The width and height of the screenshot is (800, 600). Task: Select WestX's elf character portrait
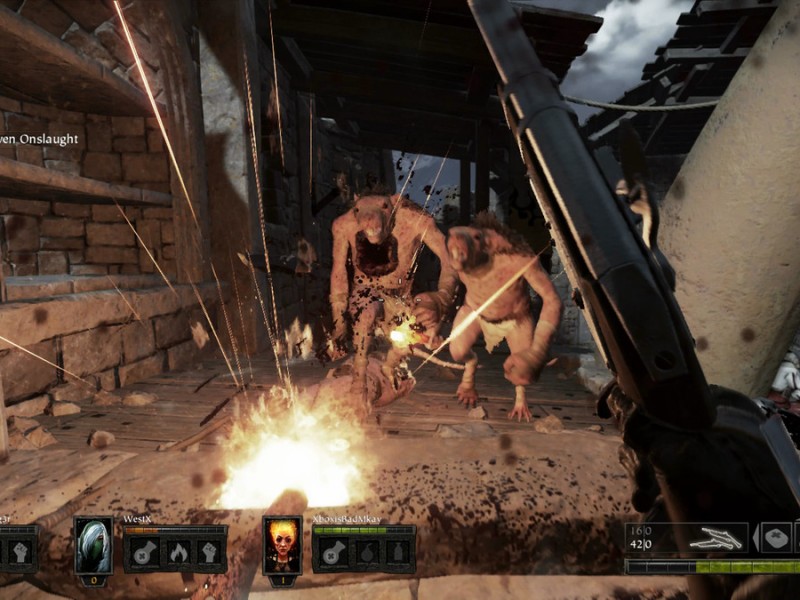[93, 546]
